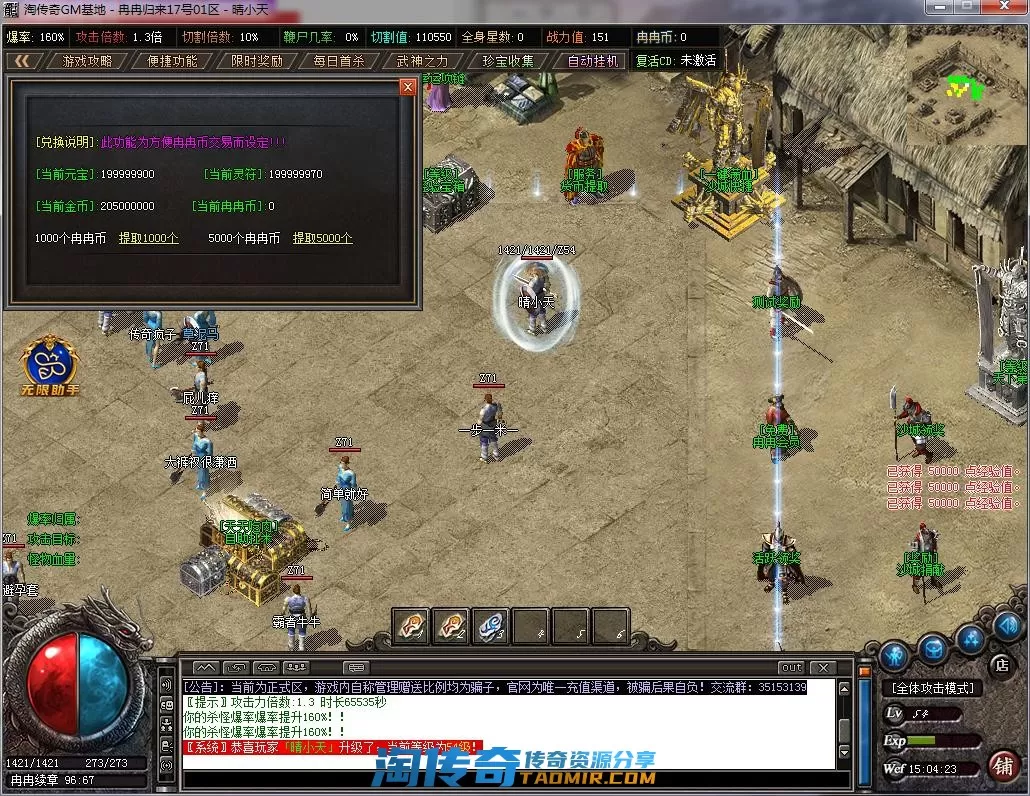Open the 便捷功能 convenience functions menu
Viewport: 1030px width, 796px height.
[x=172, y=60]
